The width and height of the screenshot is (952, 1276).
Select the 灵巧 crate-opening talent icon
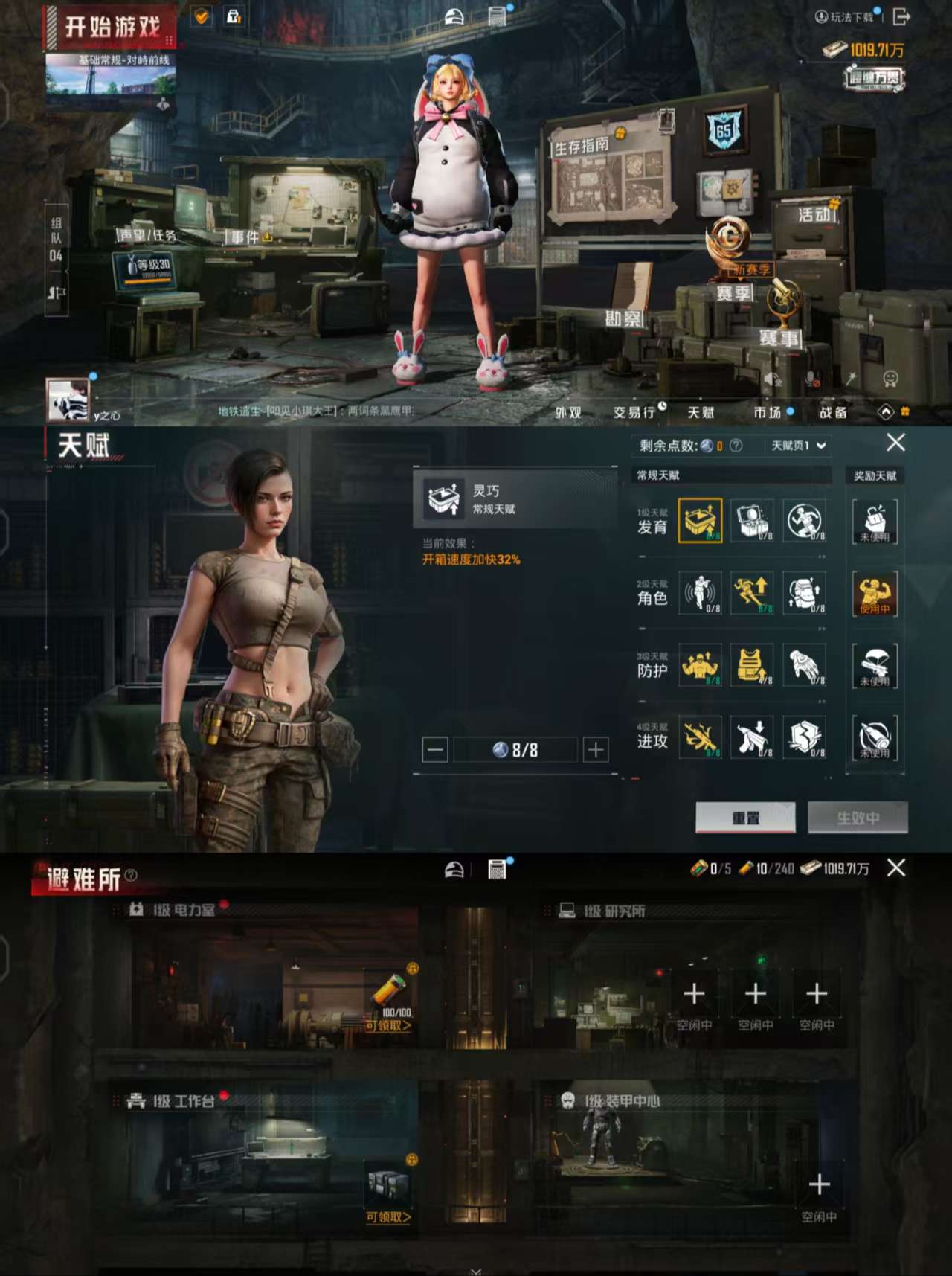pos(700,521)
